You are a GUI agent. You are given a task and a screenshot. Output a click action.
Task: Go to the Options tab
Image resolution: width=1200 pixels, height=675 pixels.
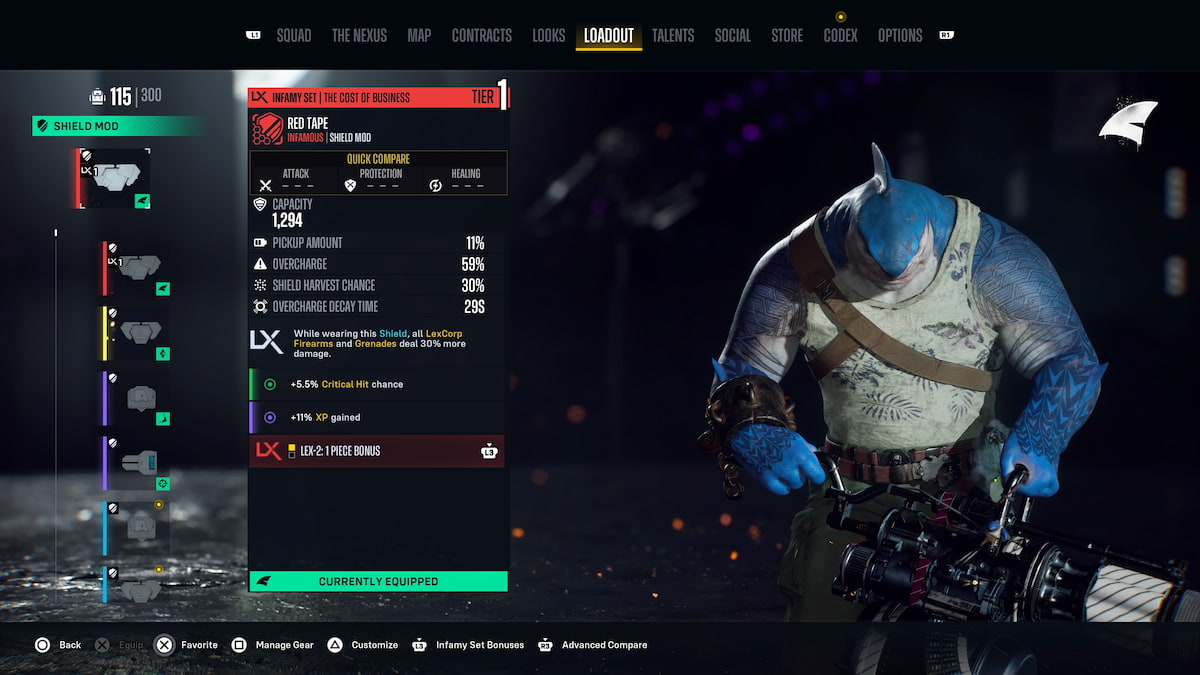click(900, 36)
